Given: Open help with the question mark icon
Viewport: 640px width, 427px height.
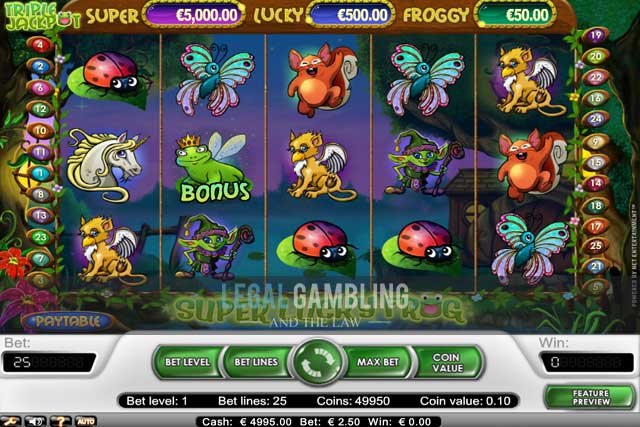Looking at the screenshot, I should tap(61, 421).
